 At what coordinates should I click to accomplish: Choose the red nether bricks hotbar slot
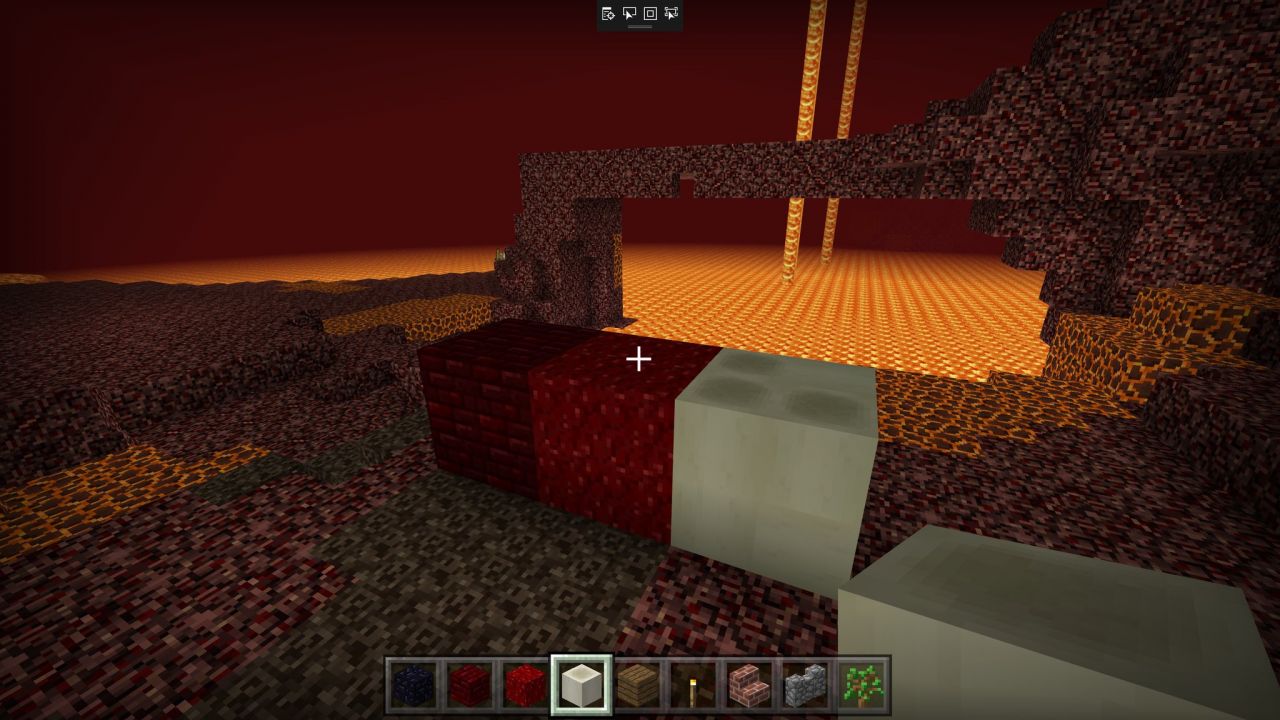click(470, 685)
